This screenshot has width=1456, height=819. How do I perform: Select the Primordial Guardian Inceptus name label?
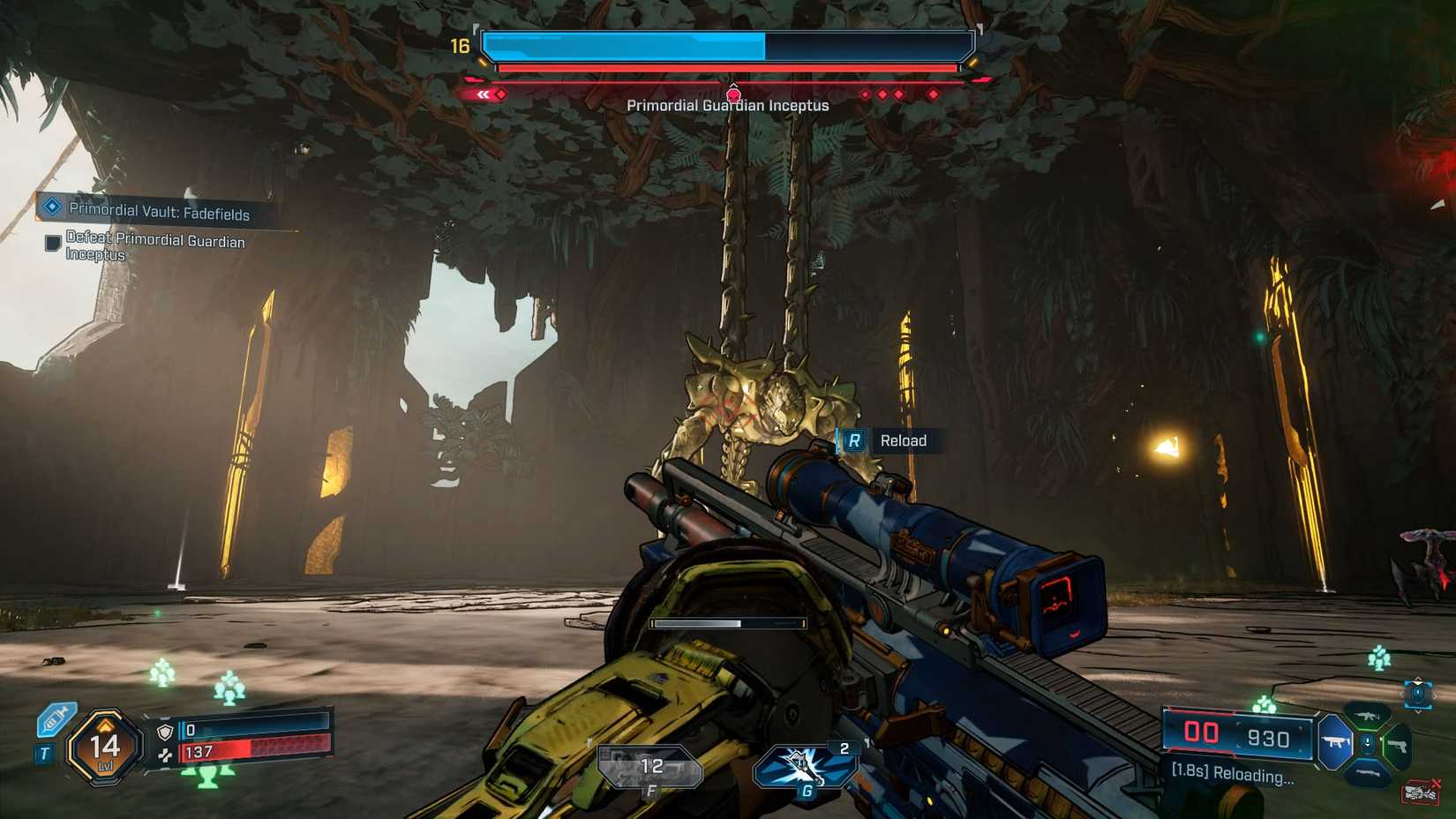pos(728,104)
